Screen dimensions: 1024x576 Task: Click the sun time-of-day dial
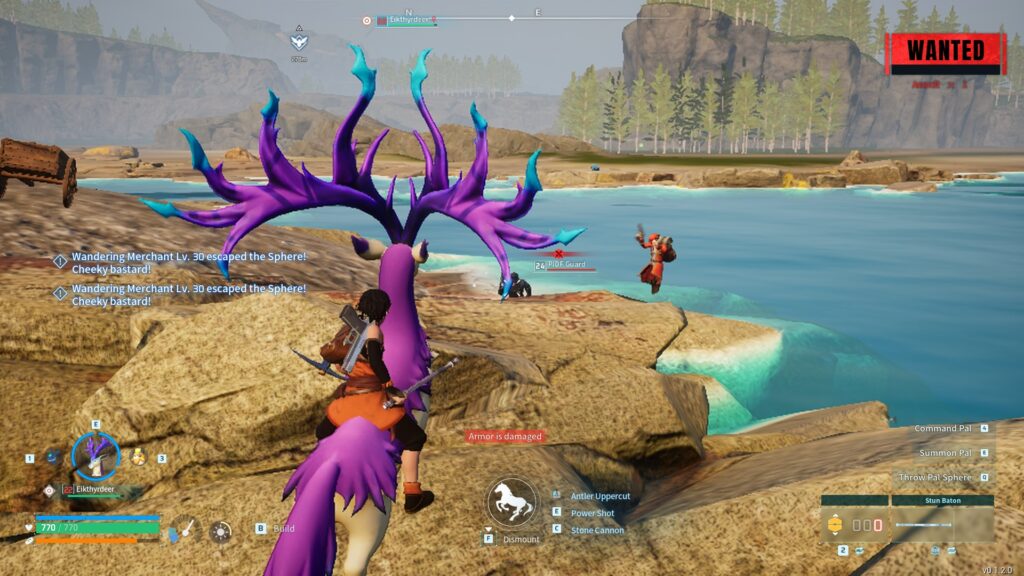click(x=220, y=530)
